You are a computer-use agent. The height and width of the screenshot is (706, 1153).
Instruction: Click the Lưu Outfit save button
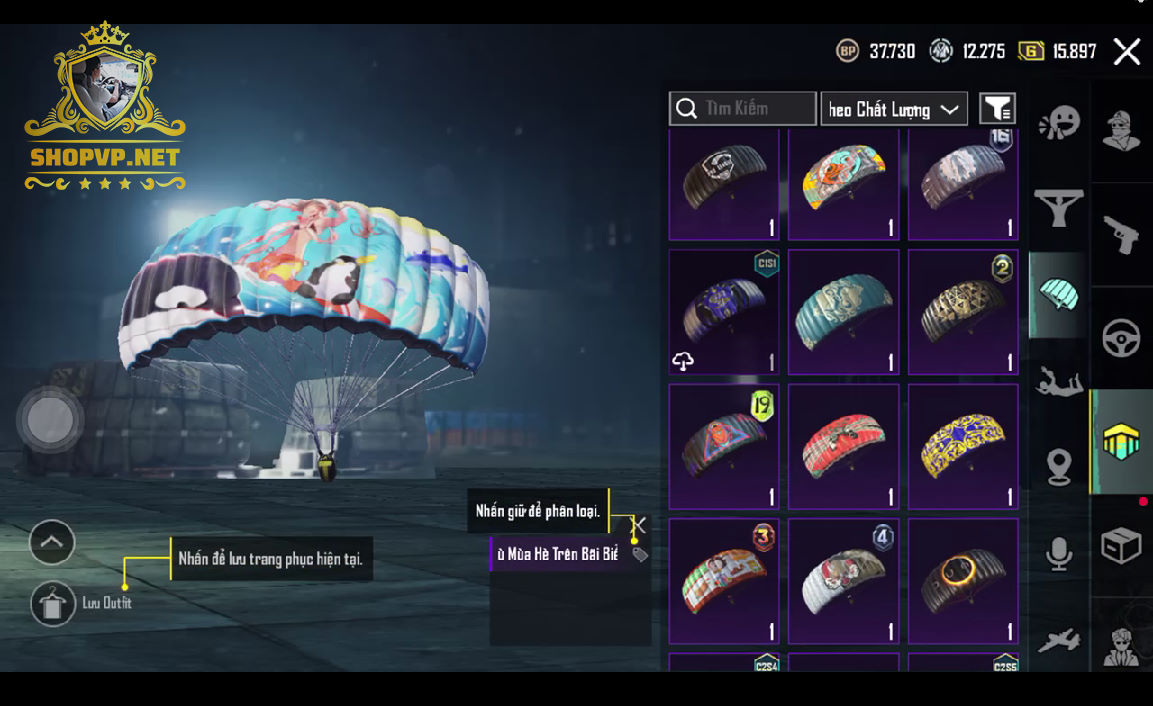click(53, 603)
